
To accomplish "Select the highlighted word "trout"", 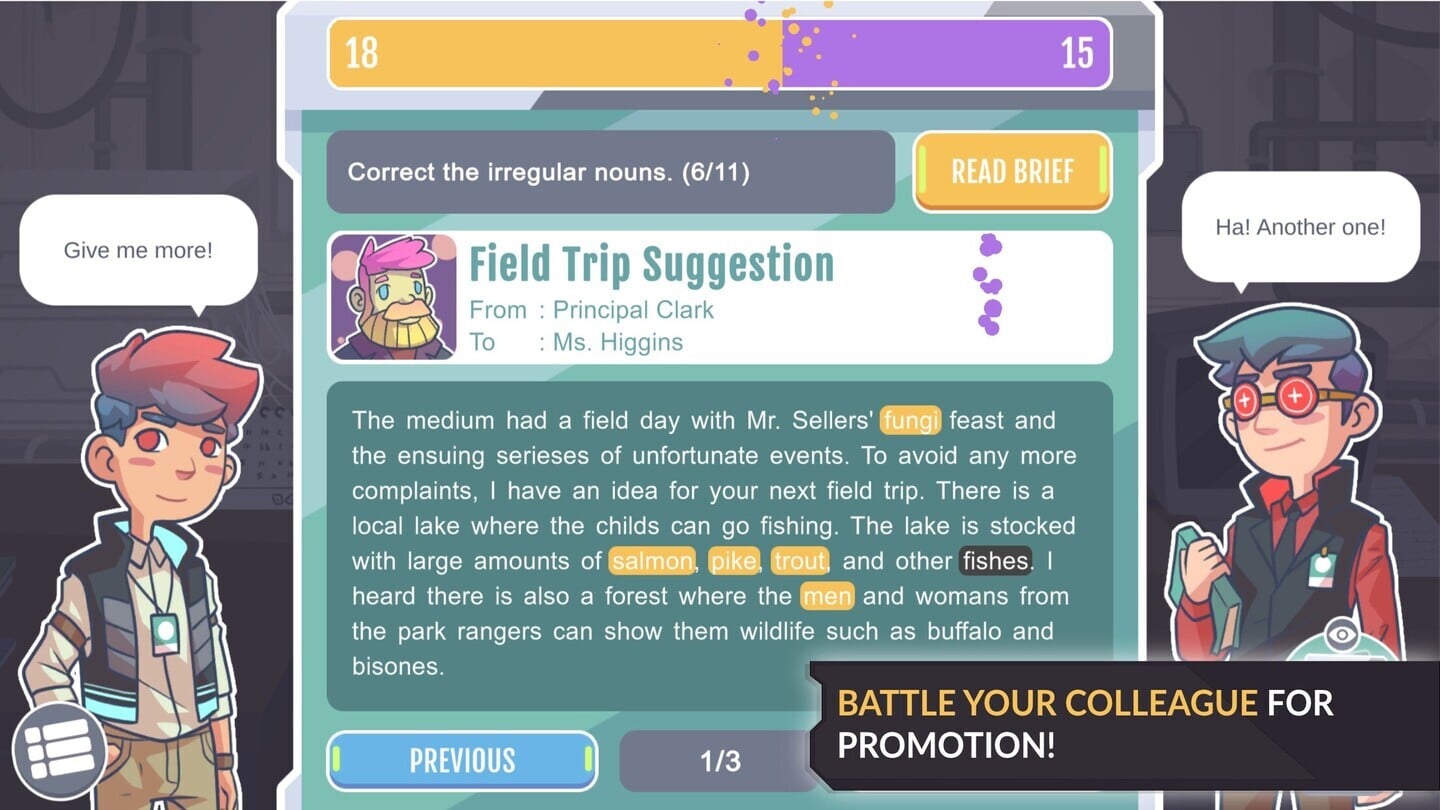I will point(799,561).
